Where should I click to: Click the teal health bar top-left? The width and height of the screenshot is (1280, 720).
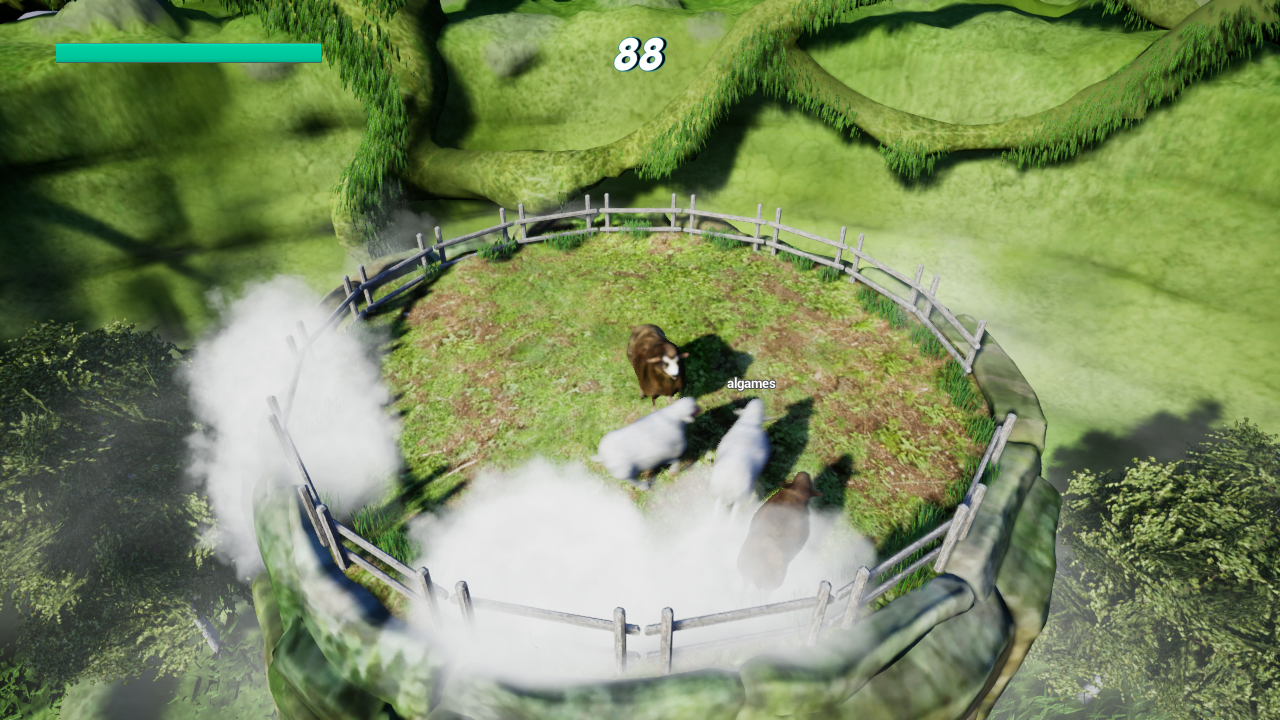coord(189,50)
